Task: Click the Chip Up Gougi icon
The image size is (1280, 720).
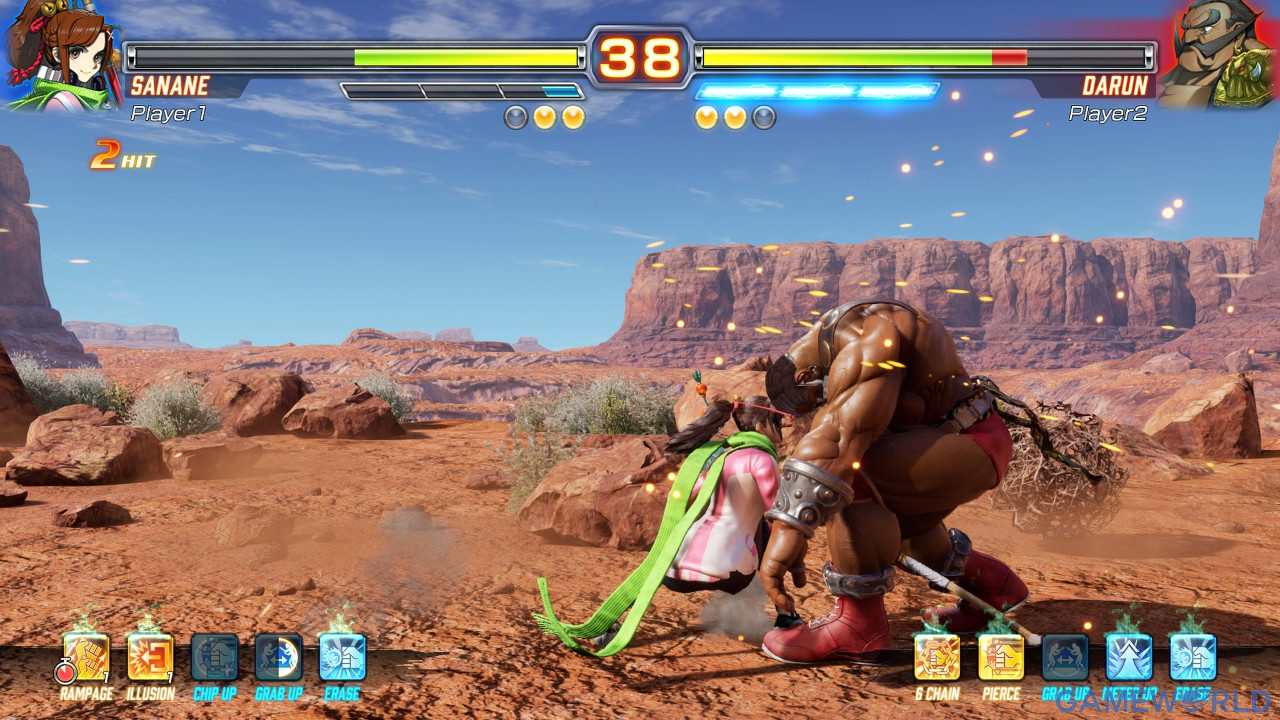Action: point(215,658)
